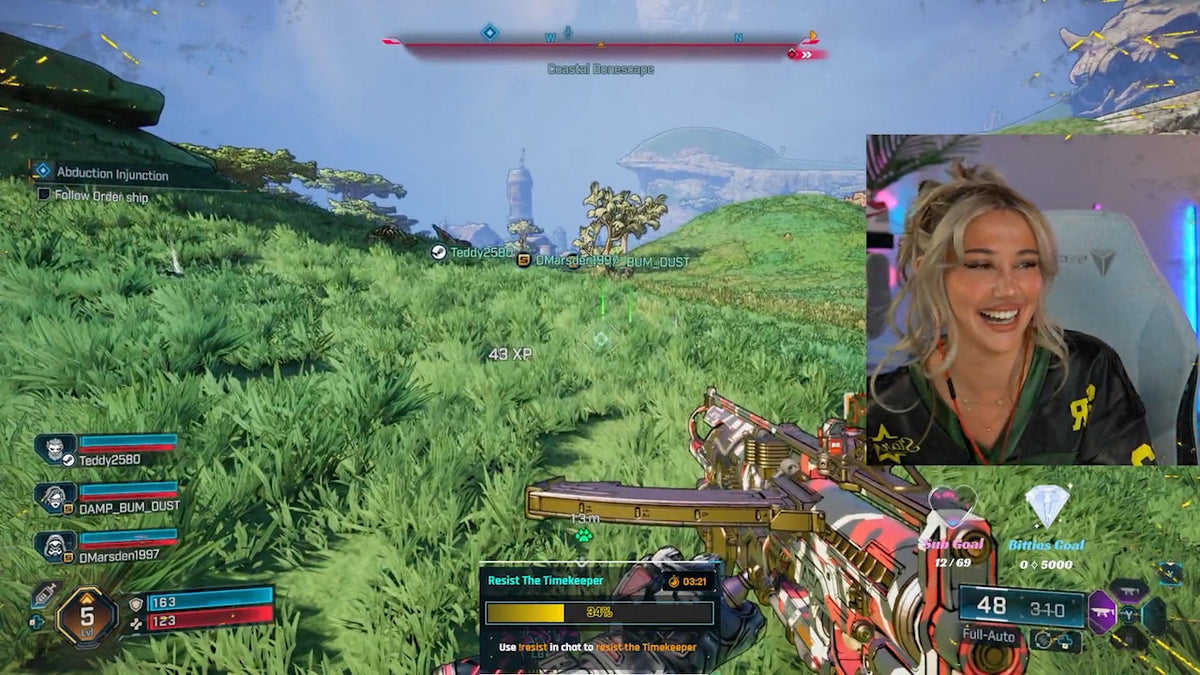1200x675 pixels.
Task: Switch to the top weapon slot
Action: coord(1128,590)
